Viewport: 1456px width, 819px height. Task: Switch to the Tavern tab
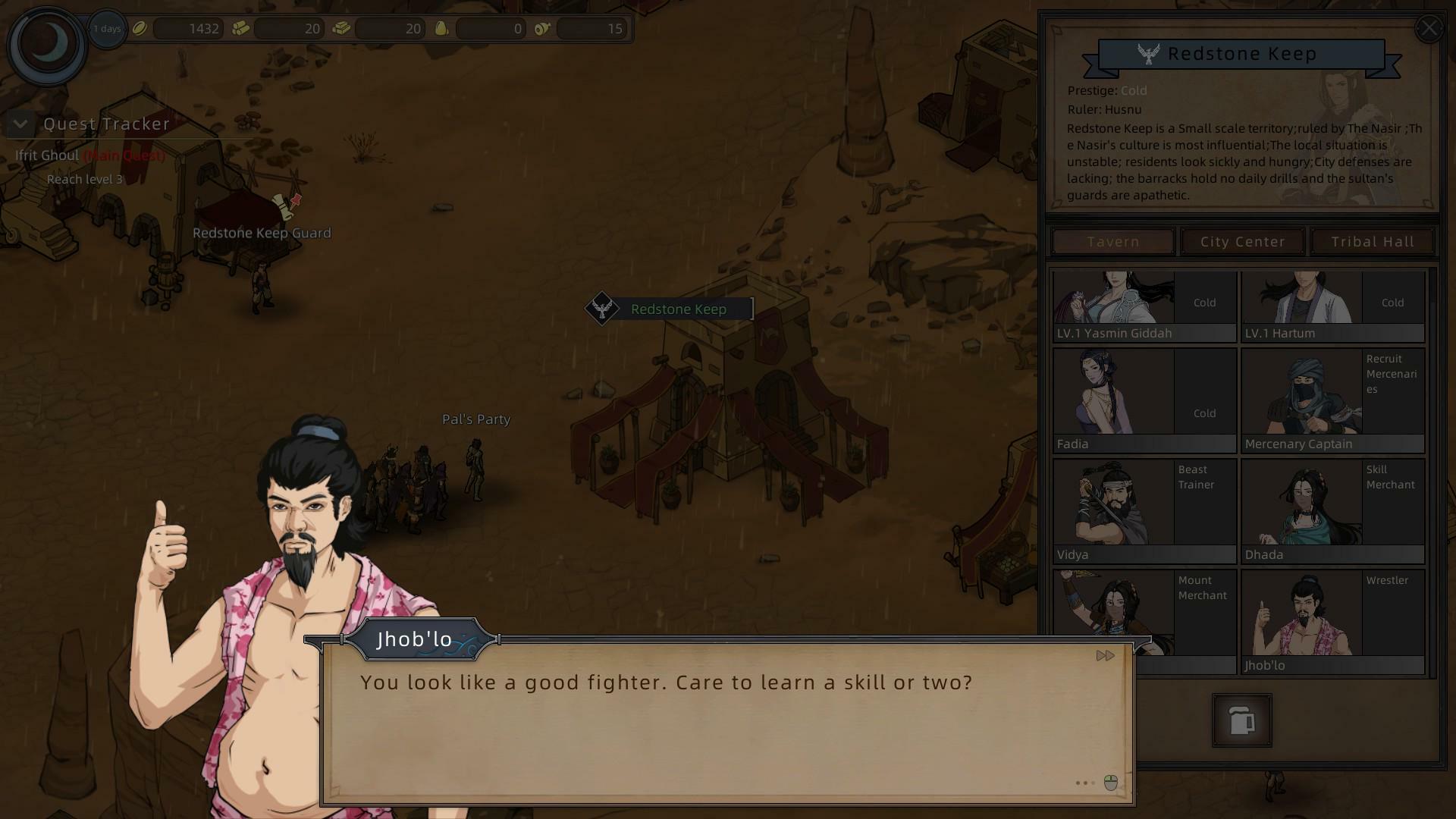pyautogui.click(x=1112, y=242)
